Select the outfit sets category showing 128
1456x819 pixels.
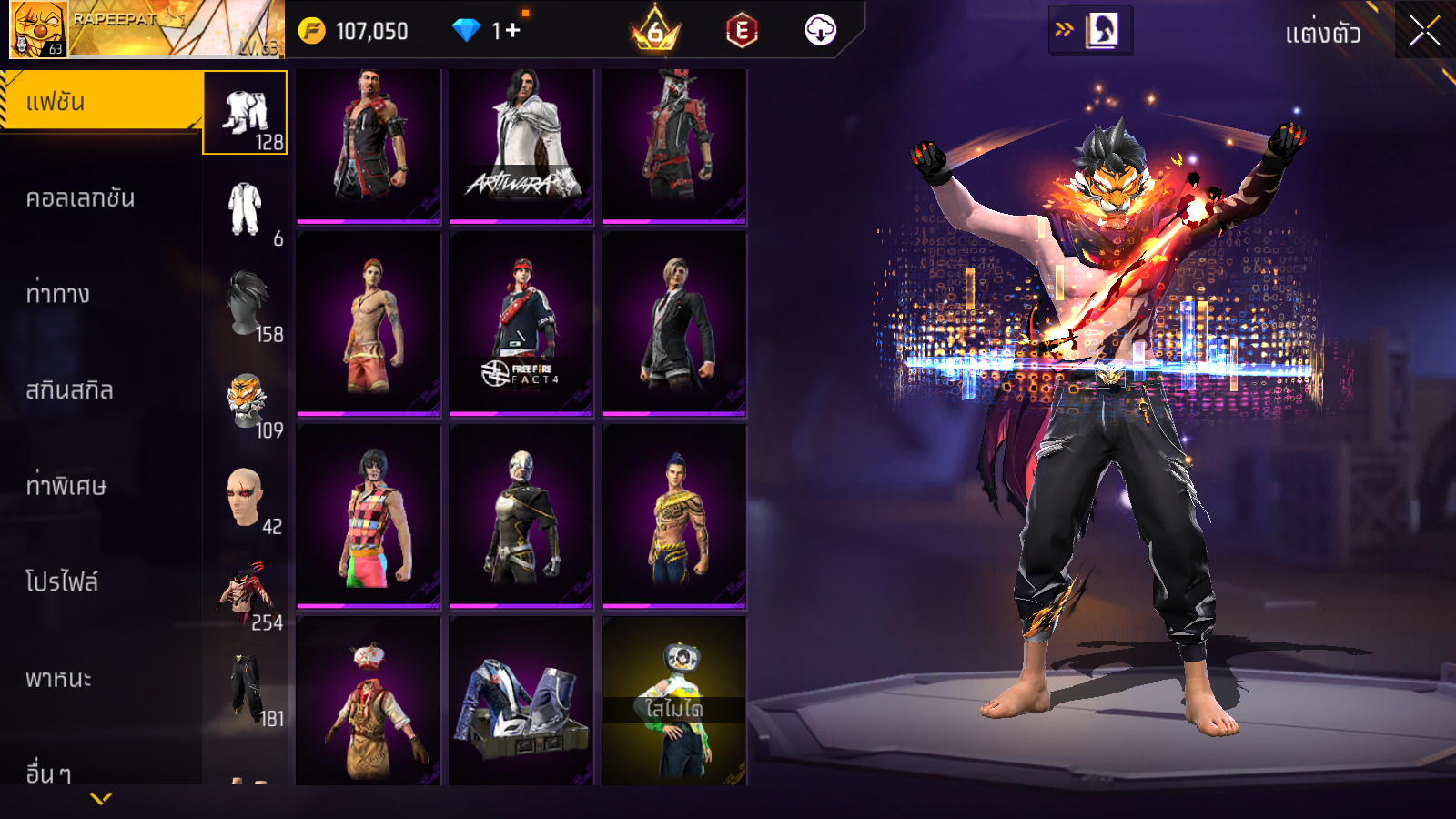pyautogui.click(x=246, y=114)
